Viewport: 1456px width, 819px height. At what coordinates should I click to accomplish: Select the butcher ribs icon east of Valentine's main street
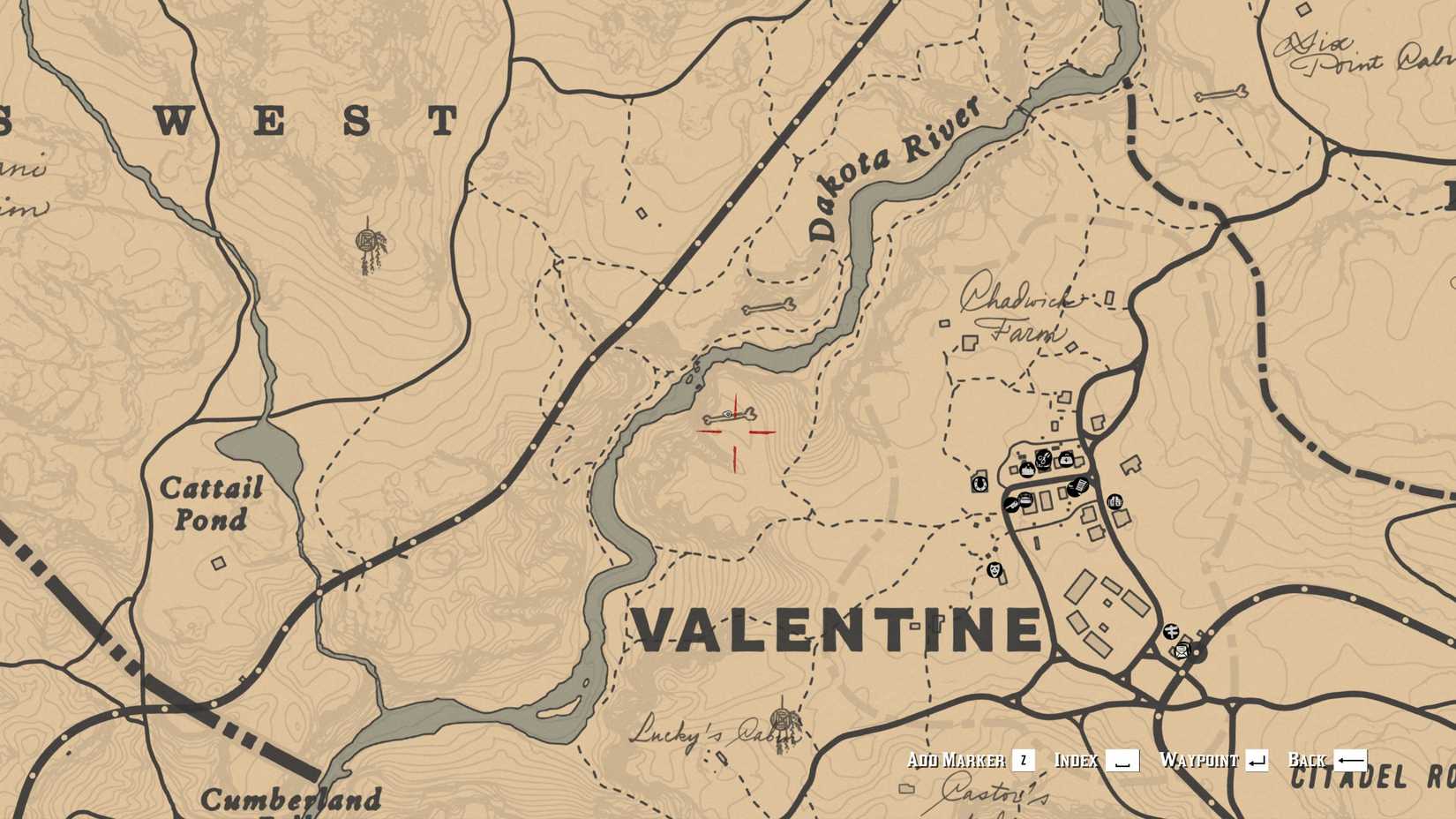[x=1115, y=501]
